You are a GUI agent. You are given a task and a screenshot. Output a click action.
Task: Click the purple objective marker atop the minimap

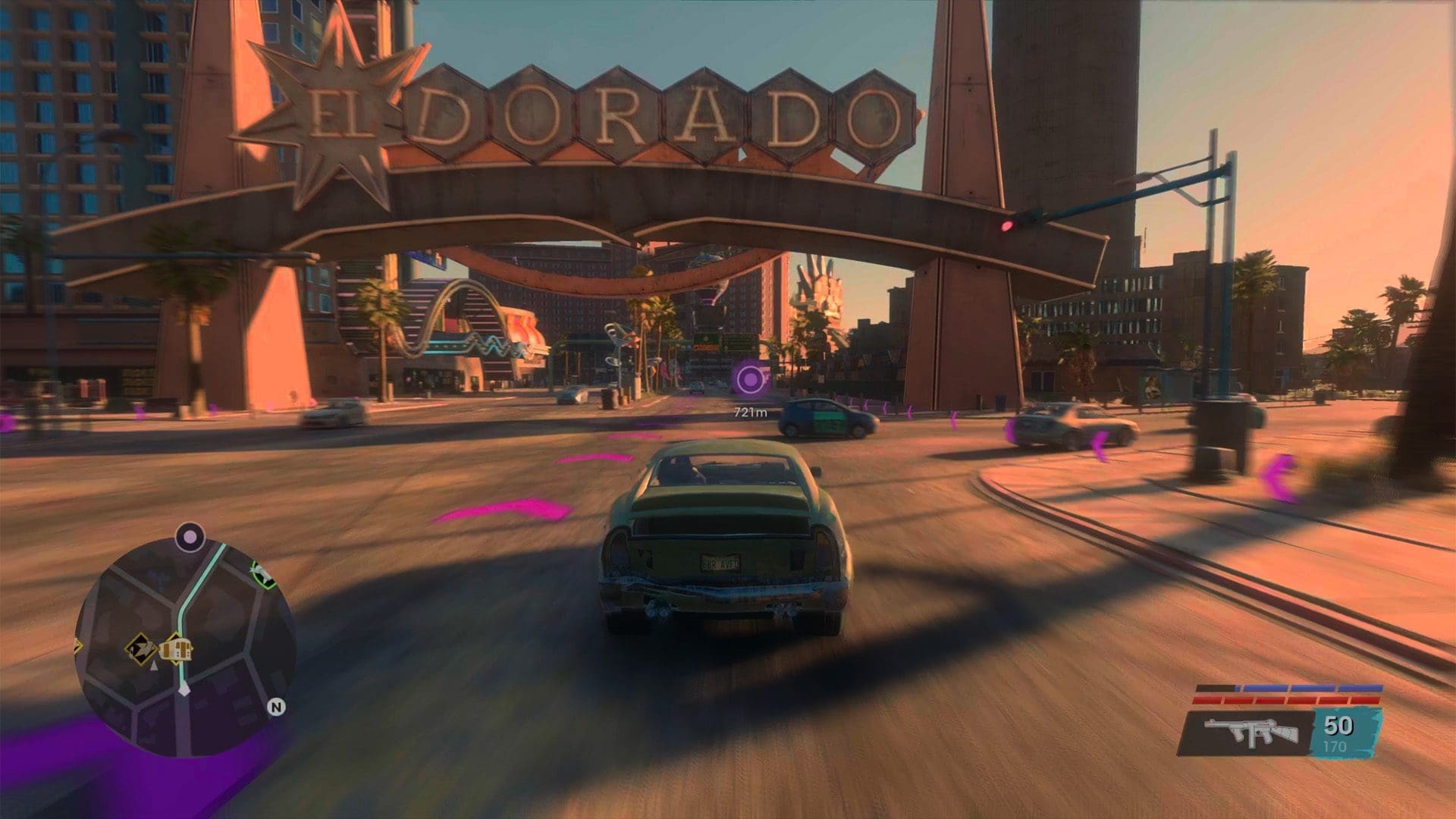click(x=190, y=538)
